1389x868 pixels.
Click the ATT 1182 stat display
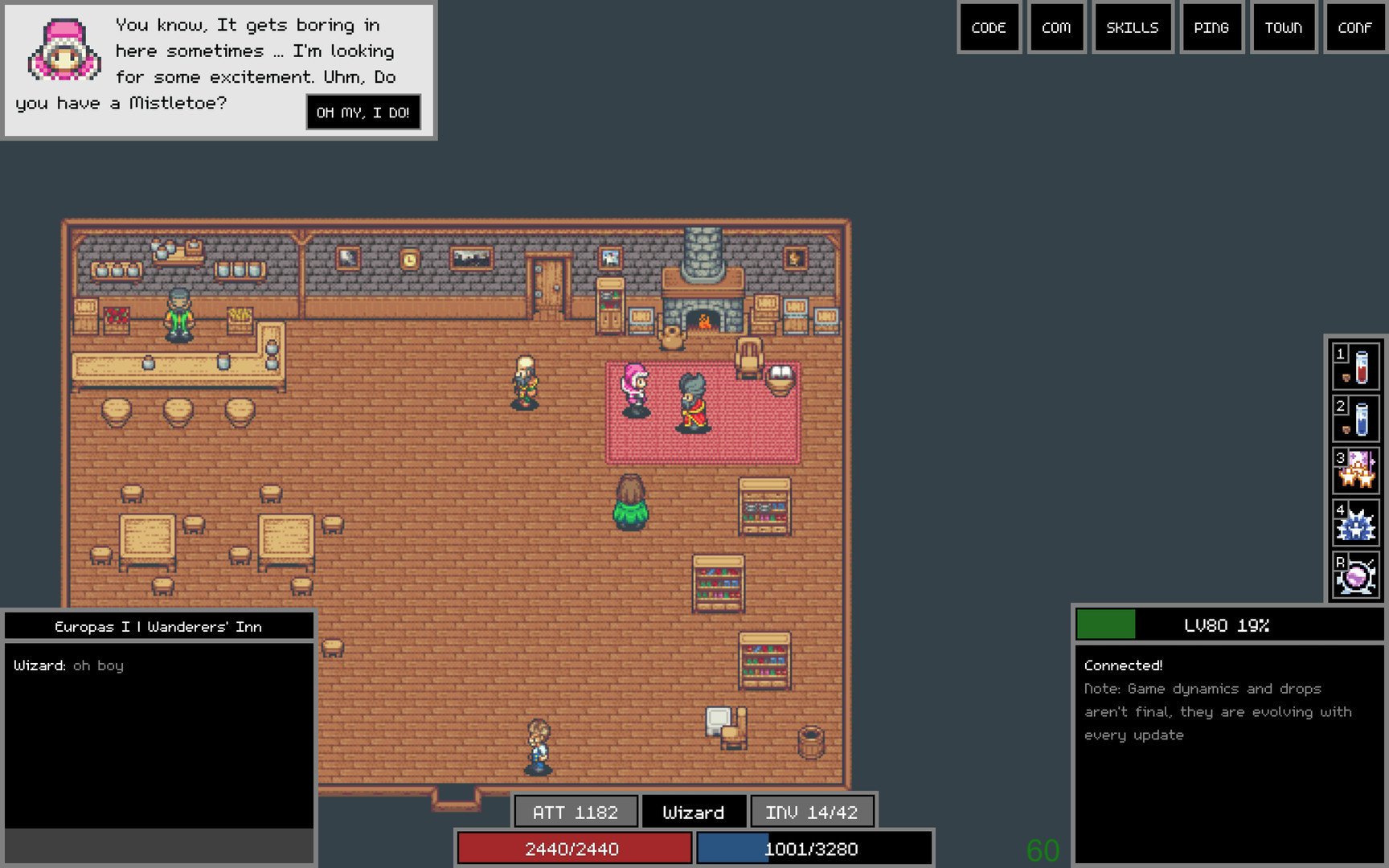[575, 812]
